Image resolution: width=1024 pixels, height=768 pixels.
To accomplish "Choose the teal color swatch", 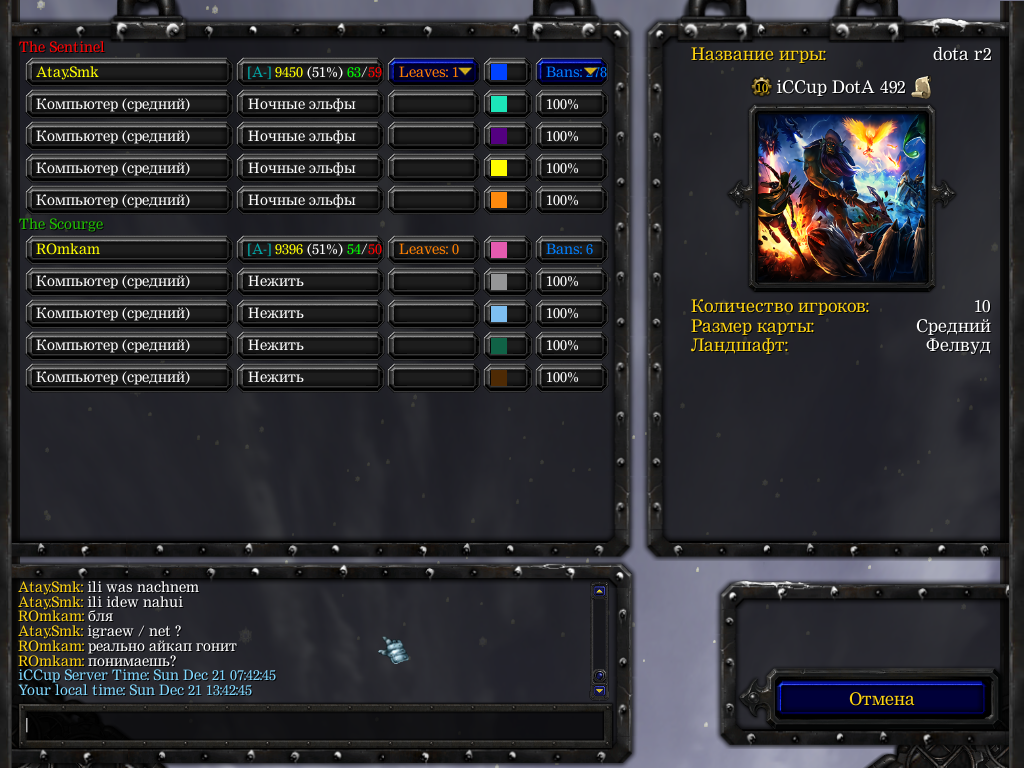I will 499,104.
